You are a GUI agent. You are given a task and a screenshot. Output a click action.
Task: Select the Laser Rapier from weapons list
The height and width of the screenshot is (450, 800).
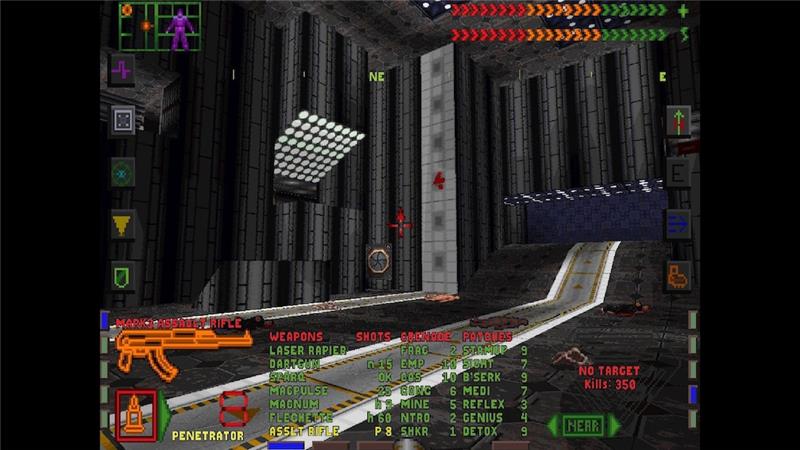[x=307, y=351]
